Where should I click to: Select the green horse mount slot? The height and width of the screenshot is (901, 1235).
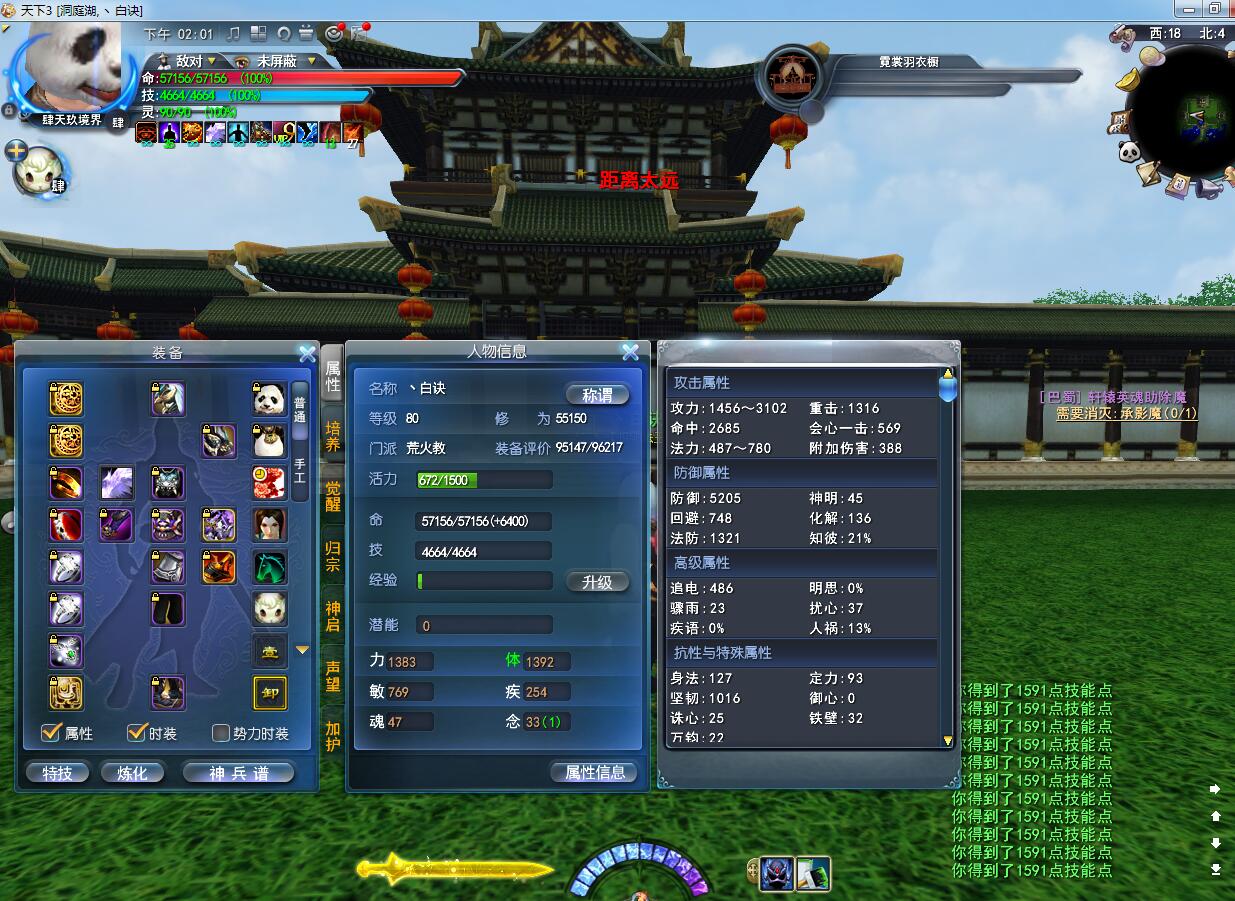[x=269, y=567]
